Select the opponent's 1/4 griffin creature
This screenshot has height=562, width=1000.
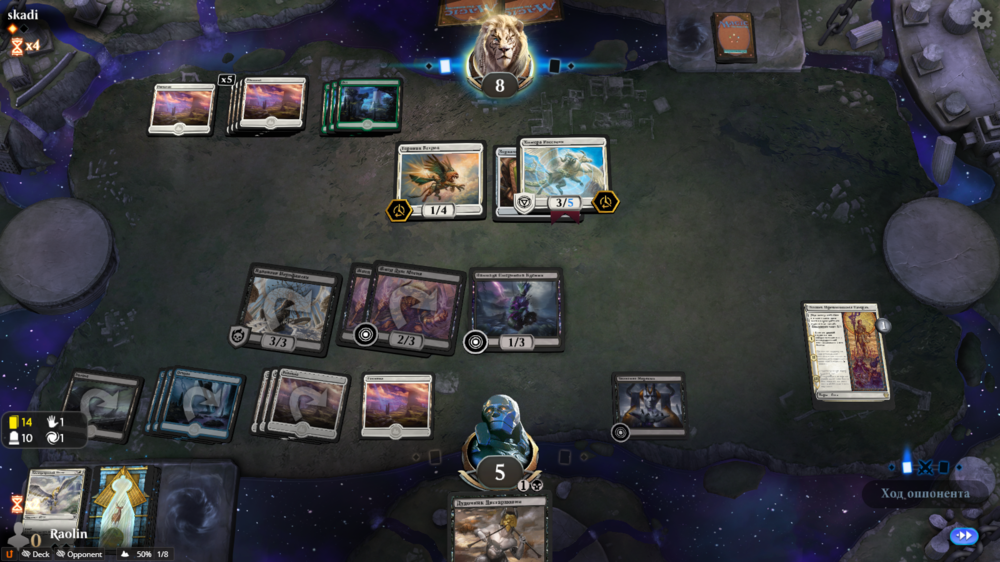coord(440,180)
